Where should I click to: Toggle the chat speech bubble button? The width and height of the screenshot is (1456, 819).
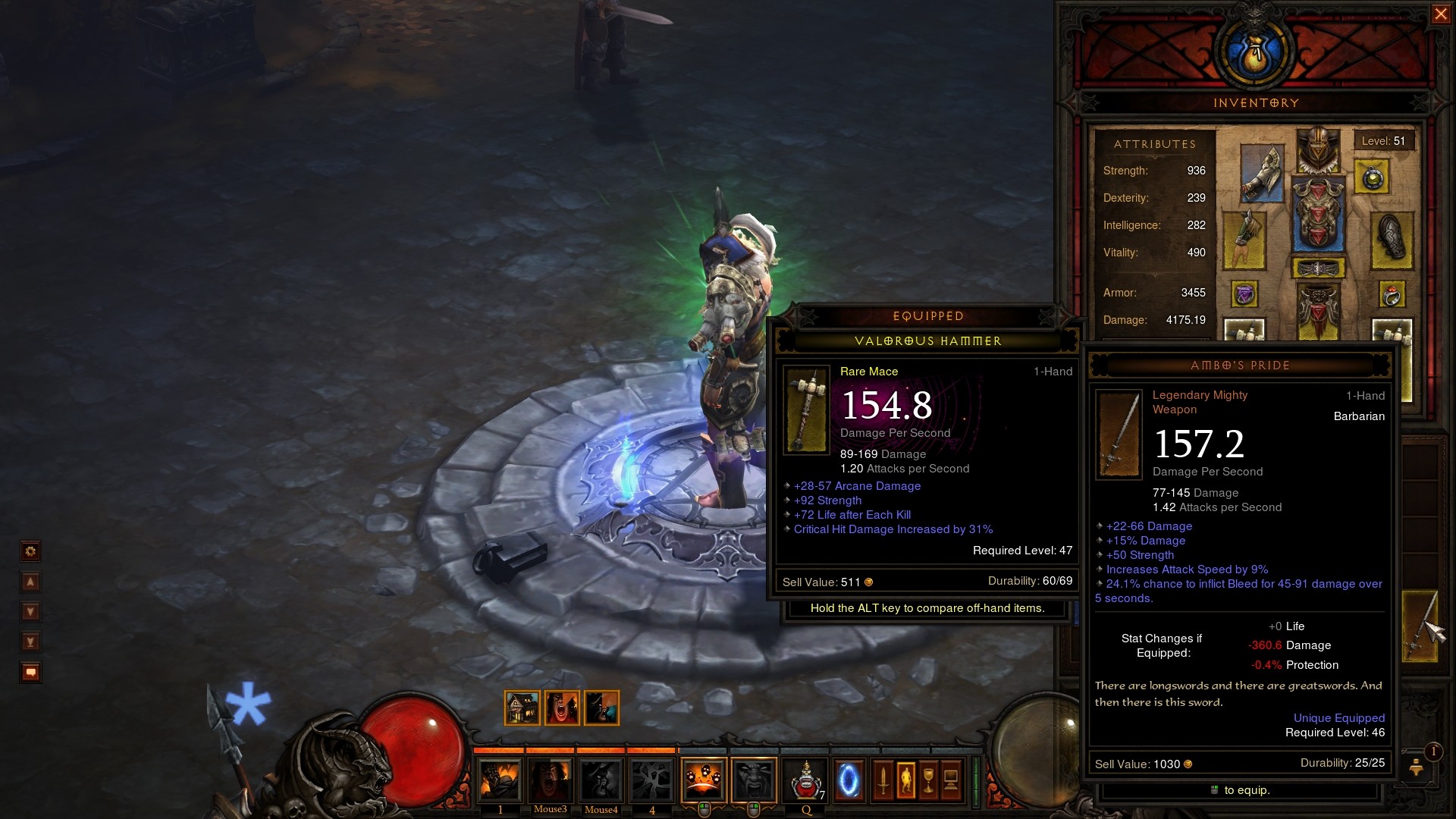(30, 673)
